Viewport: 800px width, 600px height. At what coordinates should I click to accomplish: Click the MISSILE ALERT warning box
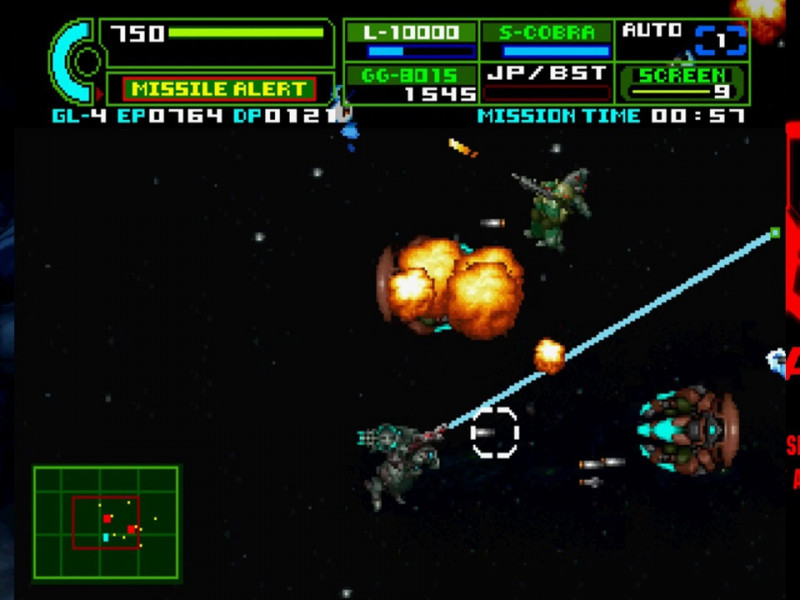click(x=218, y=89)
